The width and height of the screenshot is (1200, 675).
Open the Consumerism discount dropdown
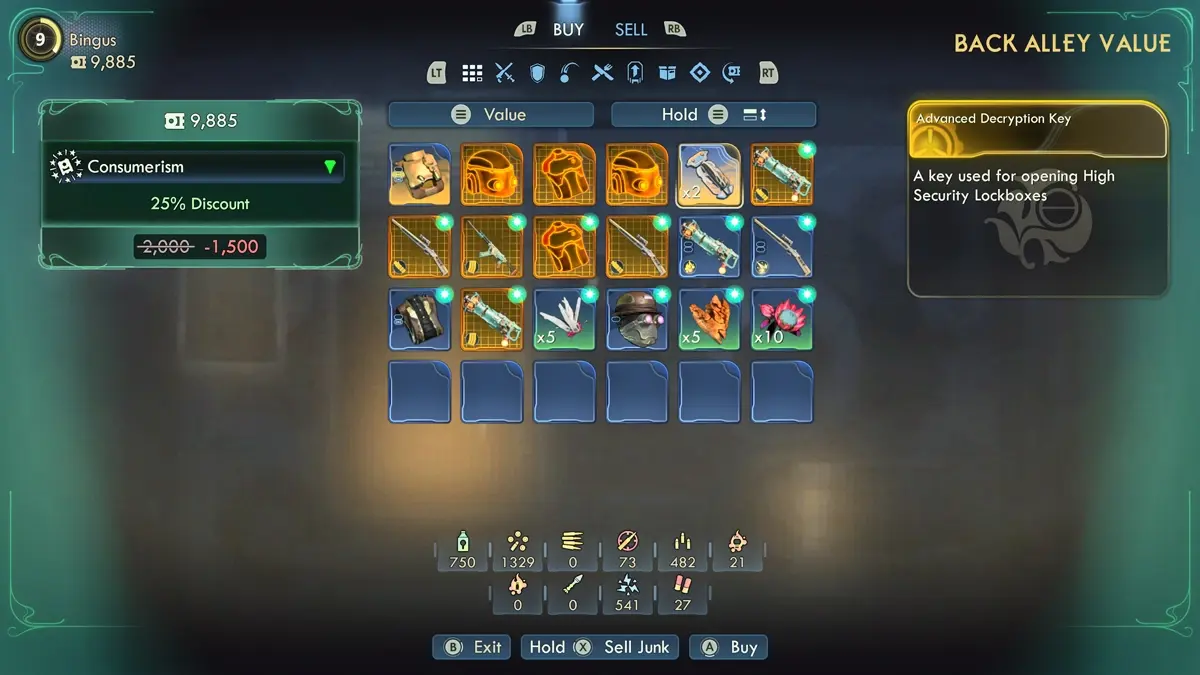(198, 167)
